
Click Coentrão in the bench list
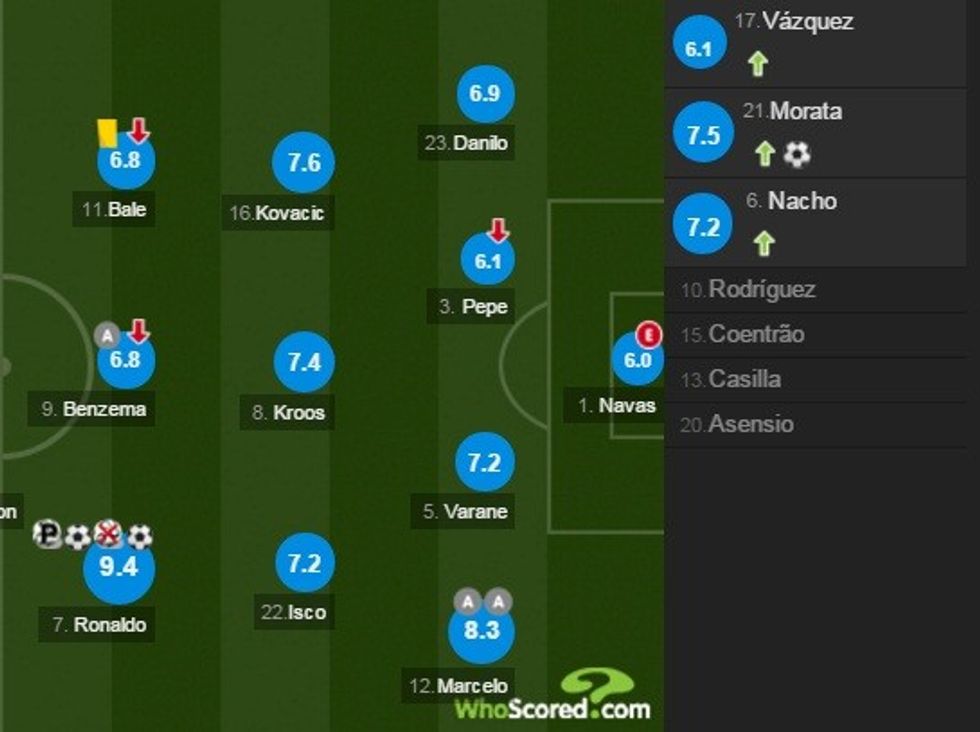point(756,335)
